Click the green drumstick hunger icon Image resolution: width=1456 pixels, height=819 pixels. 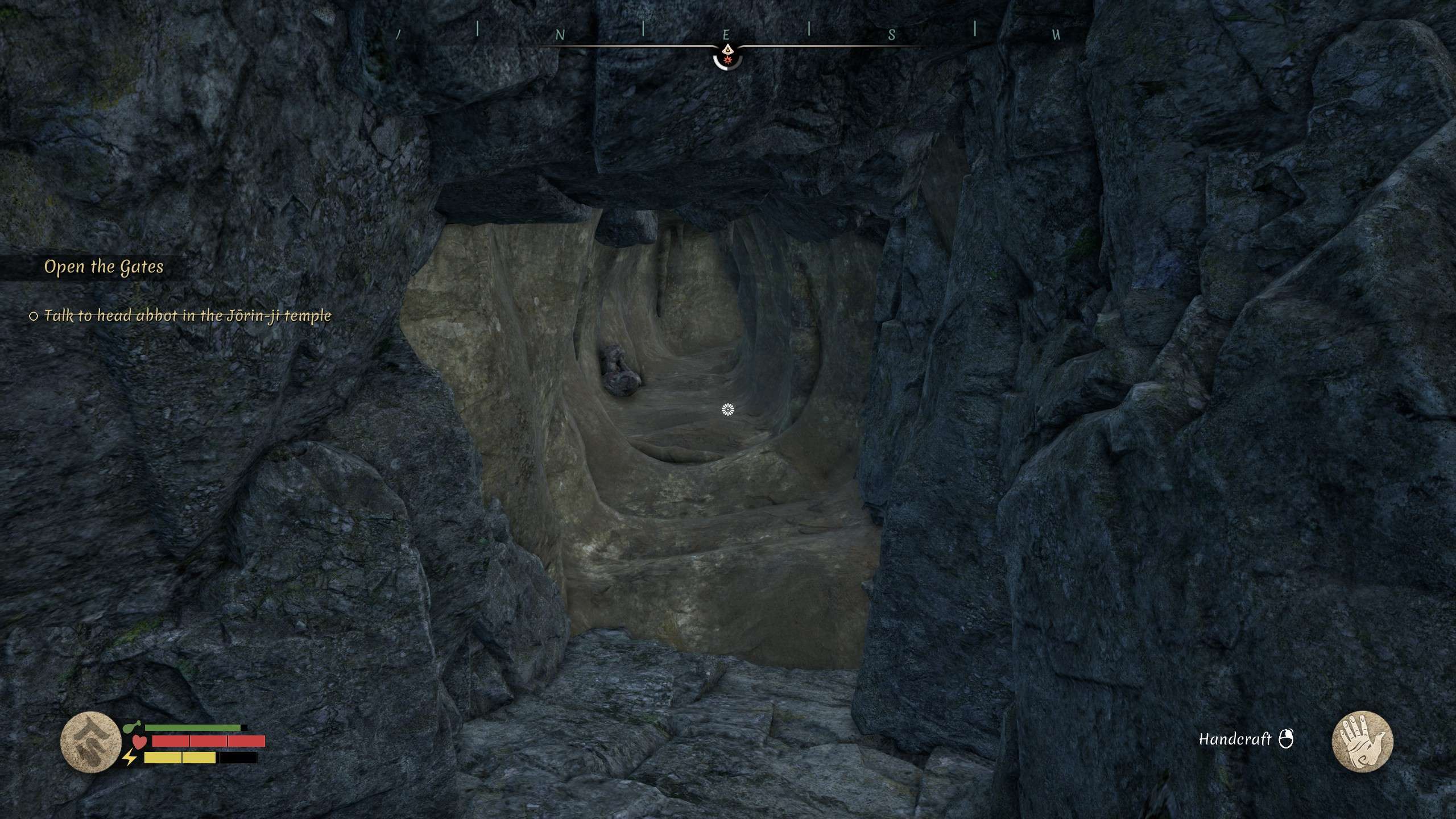[133, 726]
